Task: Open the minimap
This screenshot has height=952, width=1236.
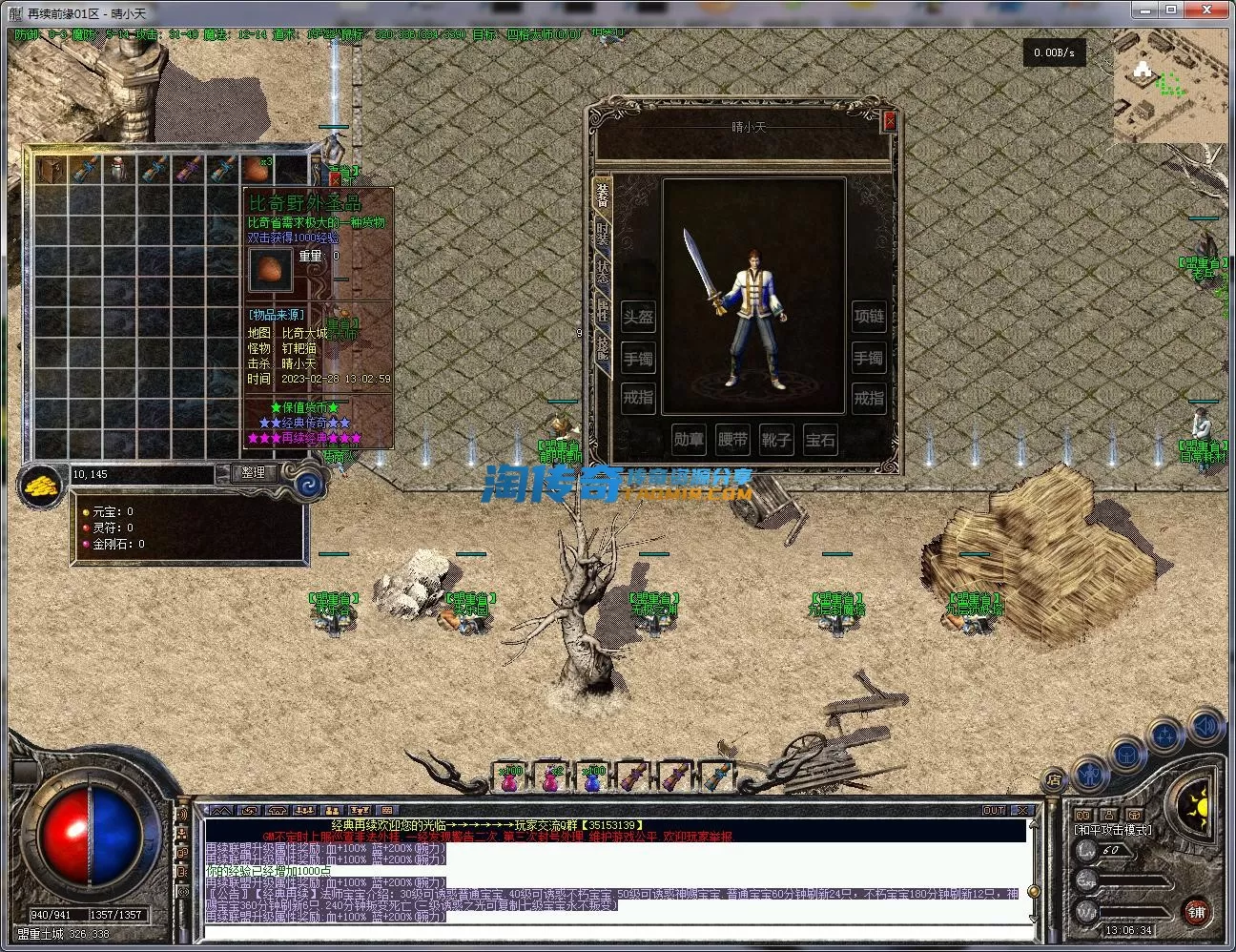Action: pyautogui.click(x=1169, y=85)
